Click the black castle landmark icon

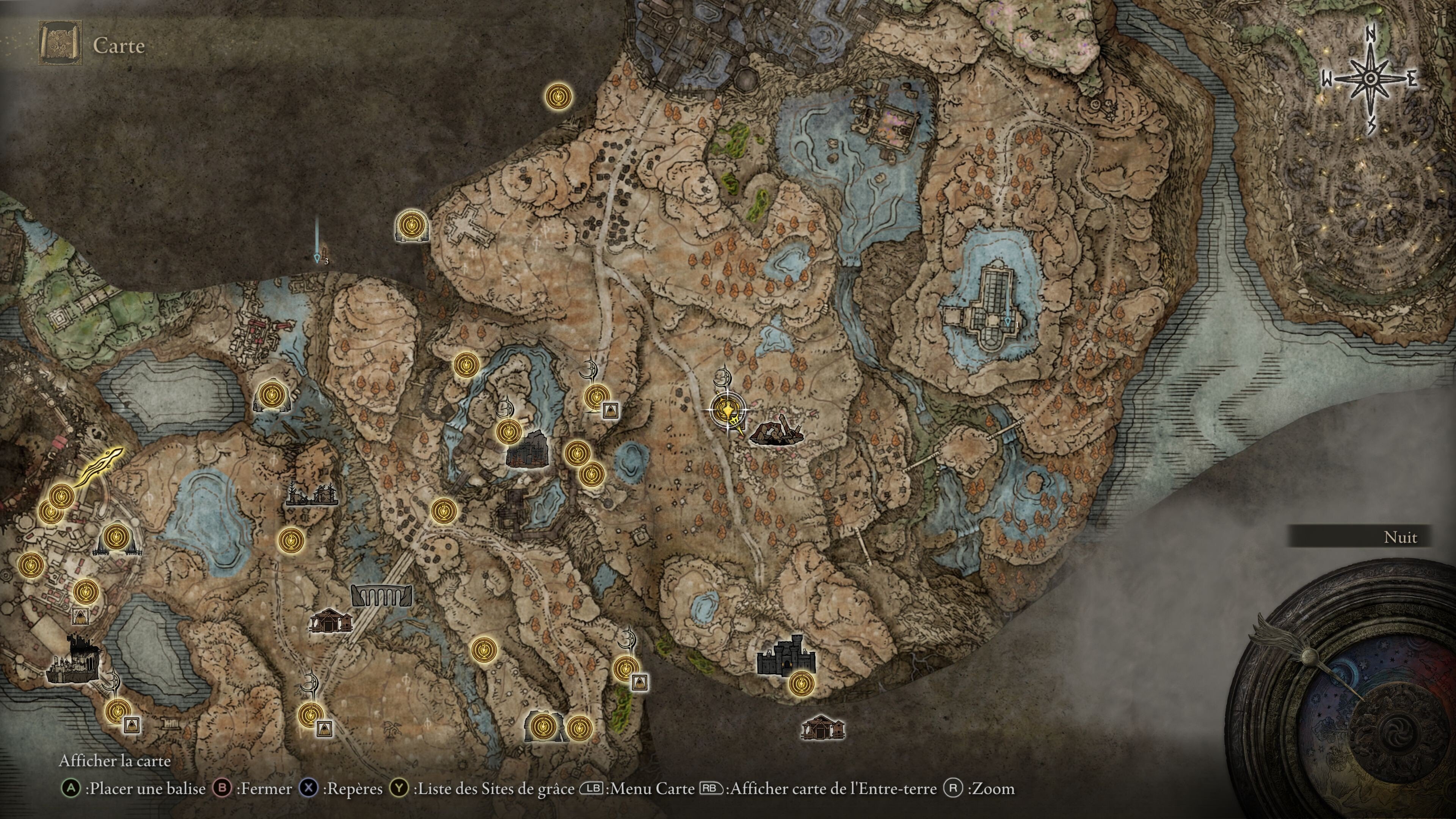pos(786,656)
